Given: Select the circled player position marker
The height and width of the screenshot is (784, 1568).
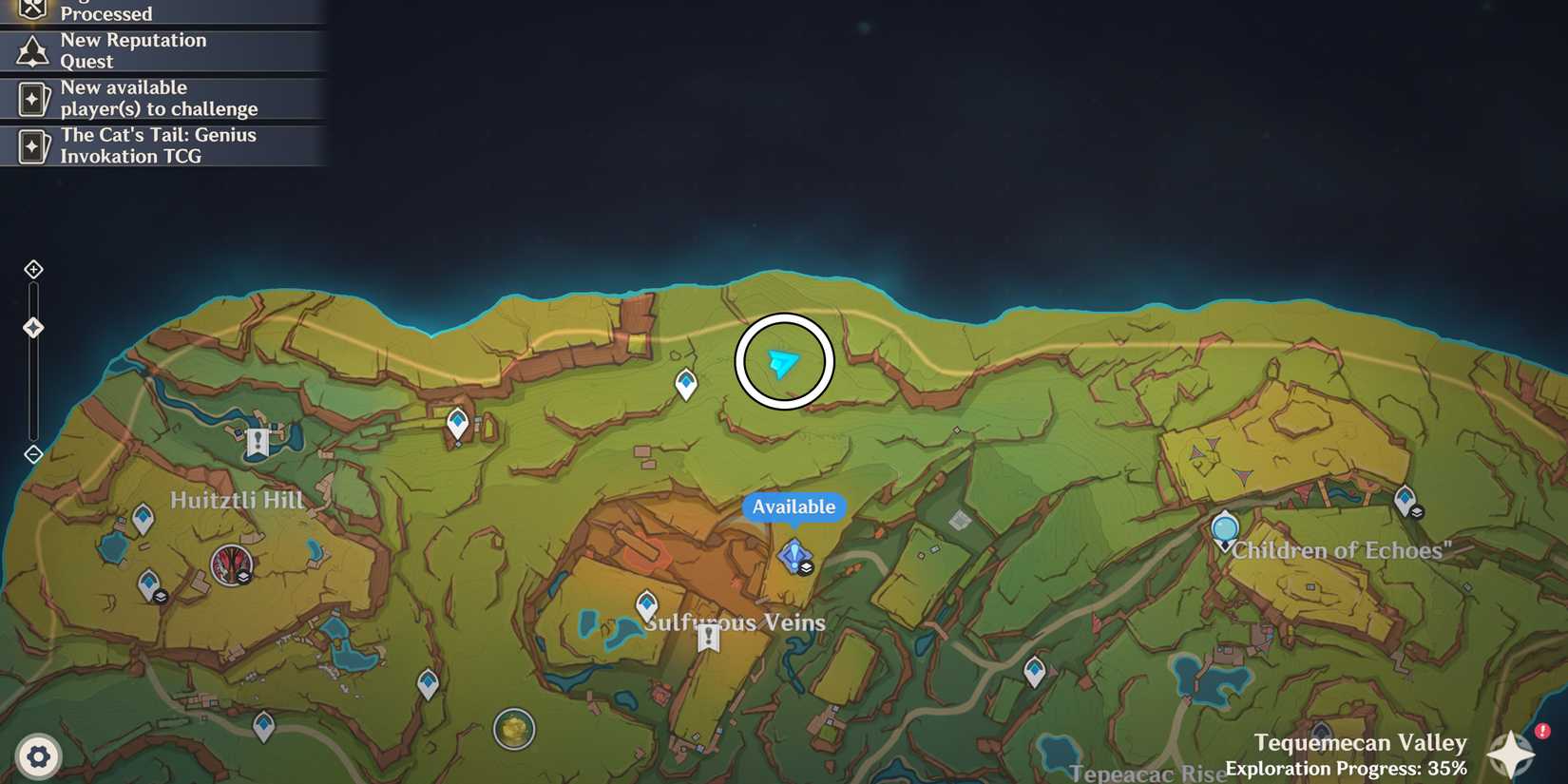Looking at the screenshot, I should point(783,362).
